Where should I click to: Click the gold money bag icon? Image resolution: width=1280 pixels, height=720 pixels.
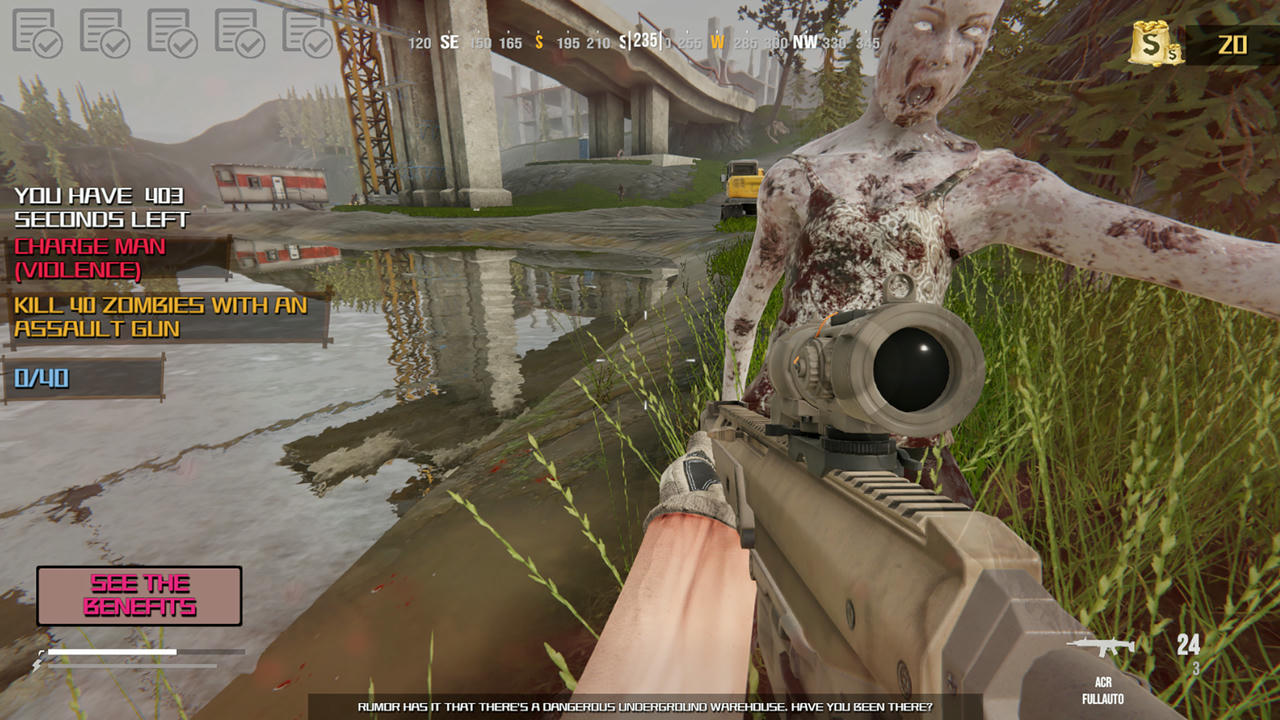(x=1155, y=45)
